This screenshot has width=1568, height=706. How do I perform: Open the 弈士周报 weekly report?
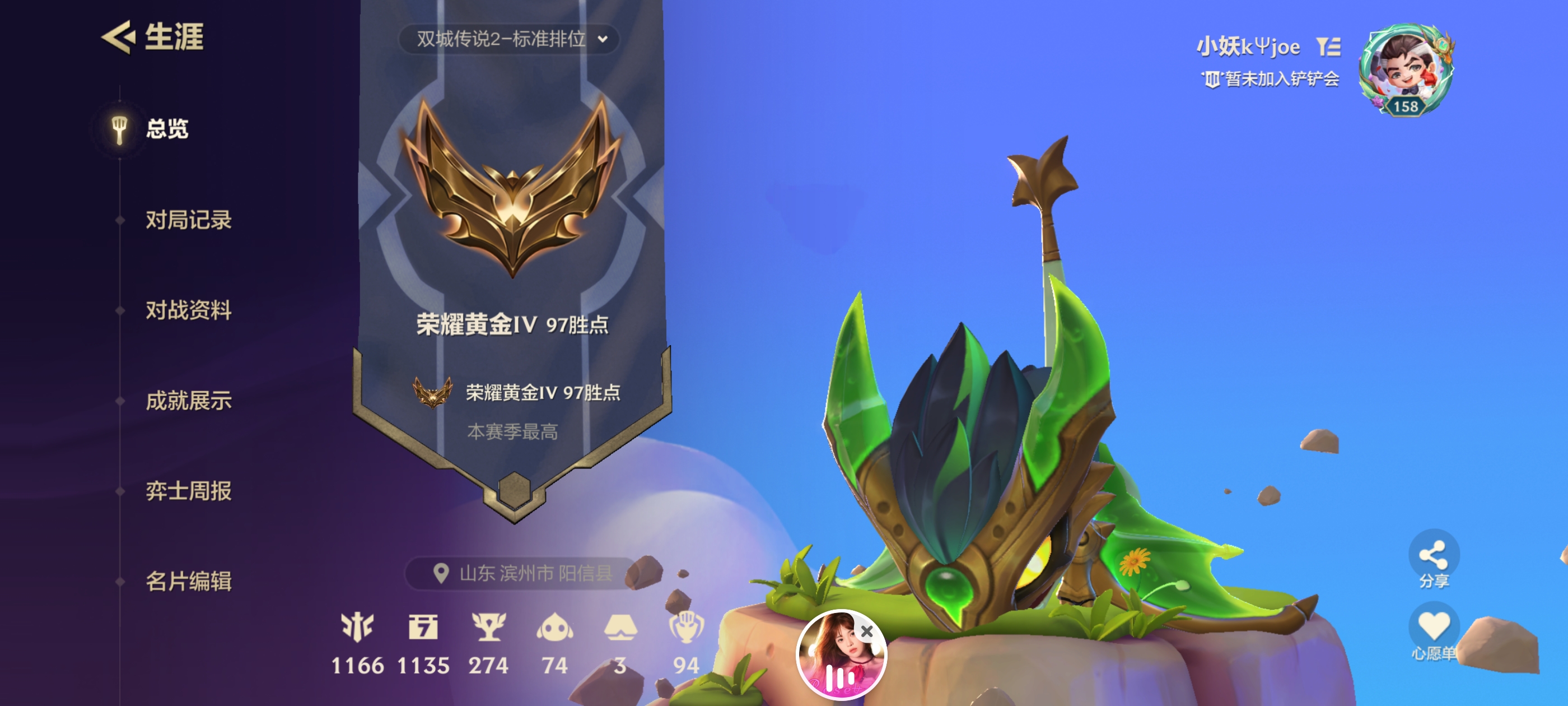tap(188, 490)
